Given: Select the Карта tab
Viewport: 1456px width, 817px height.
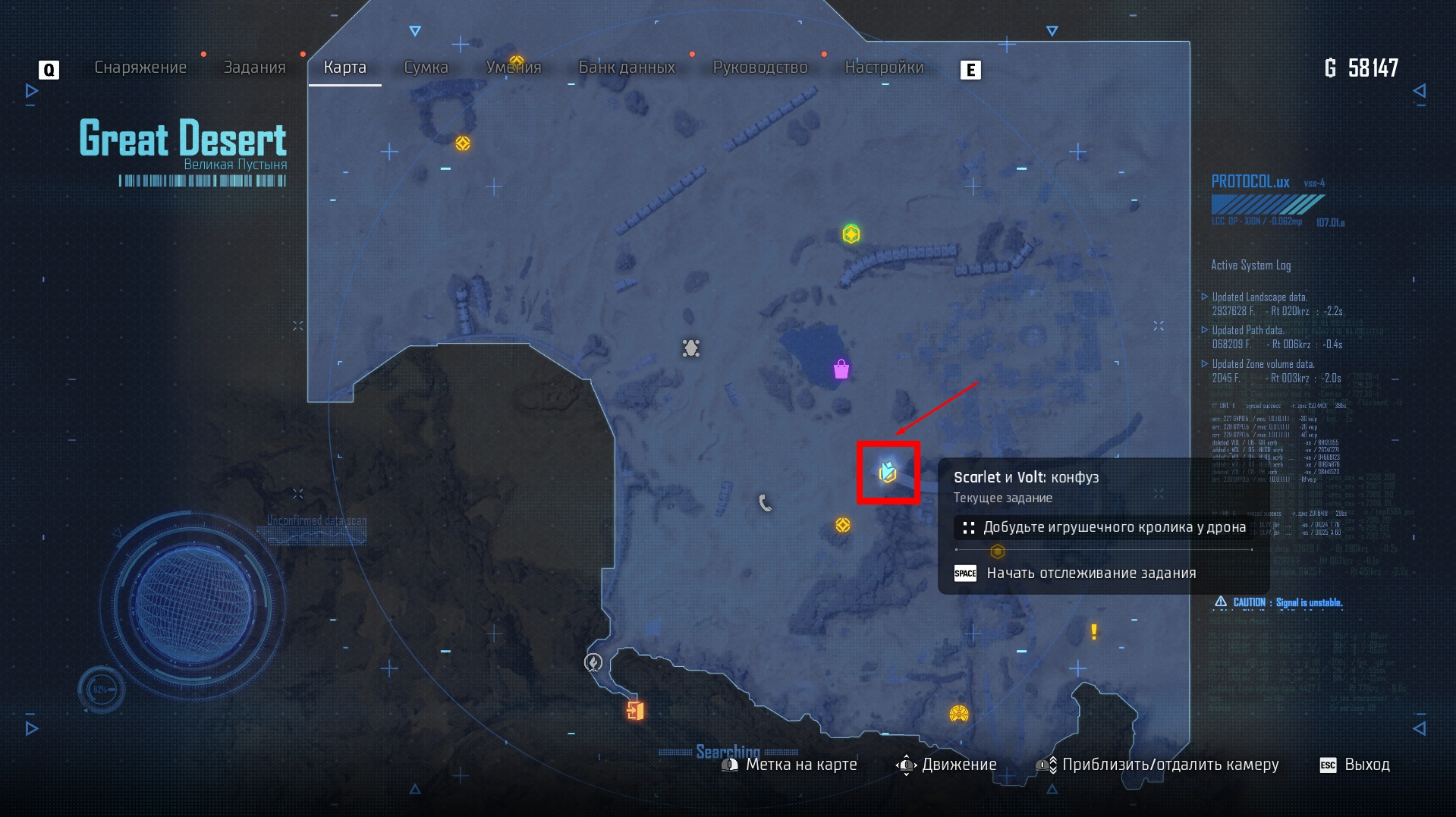Looking at the screenshot, I should point(344,68).
